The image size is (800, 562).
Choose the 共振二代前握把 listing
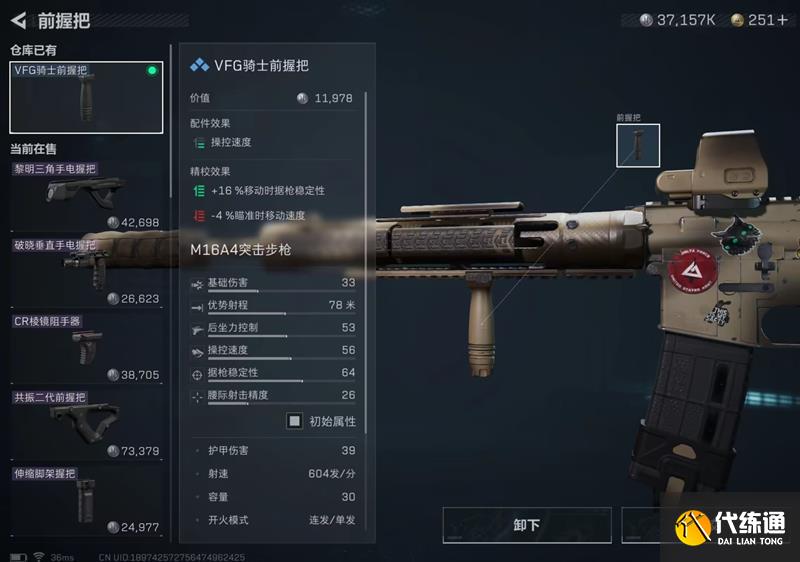[85, 423]
